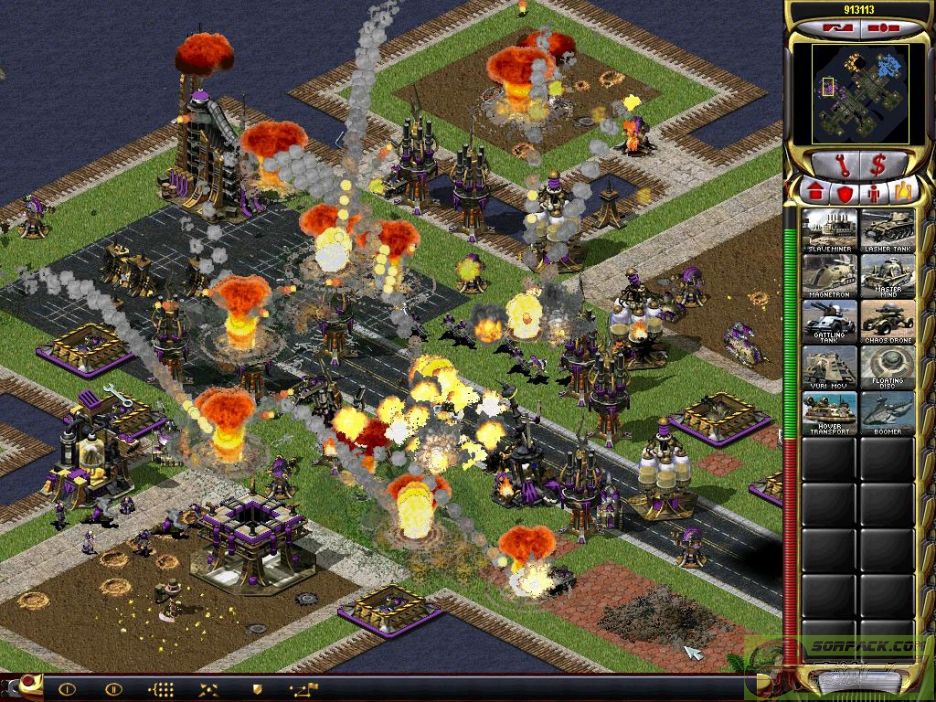Viewport: 936px width, 702px height.
Task: Build the Yuri MCV
Action: (x=828, y=367)
